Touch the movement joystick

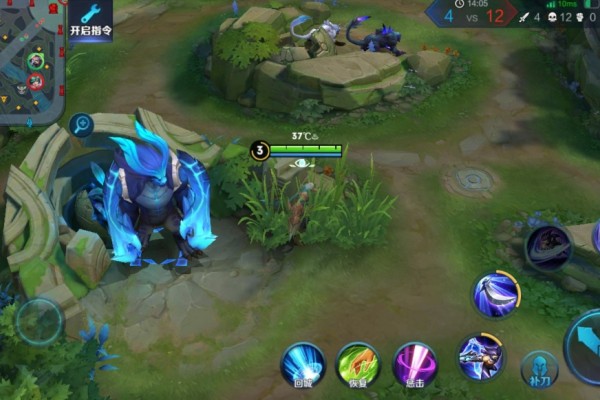40,322
